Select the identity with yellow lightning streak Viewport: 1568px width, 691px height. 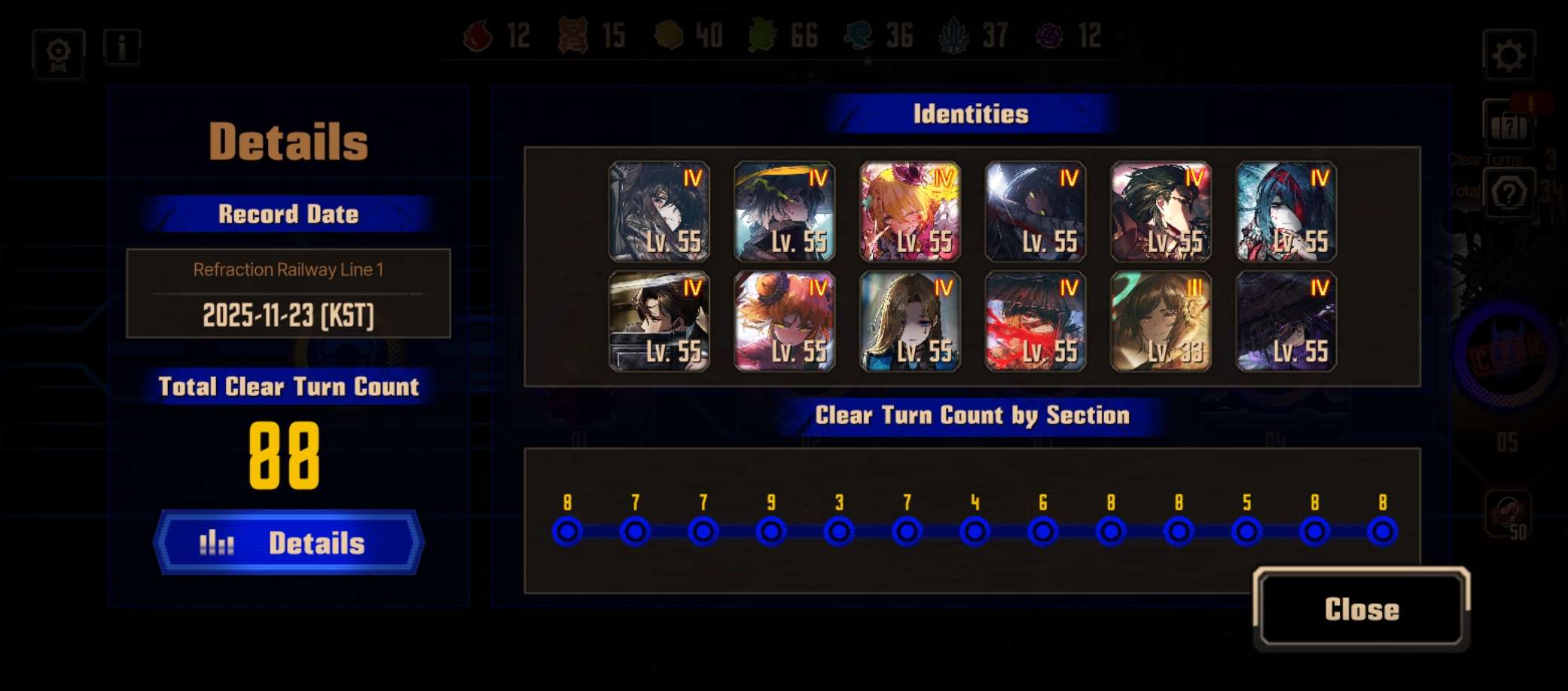point(784,212)
